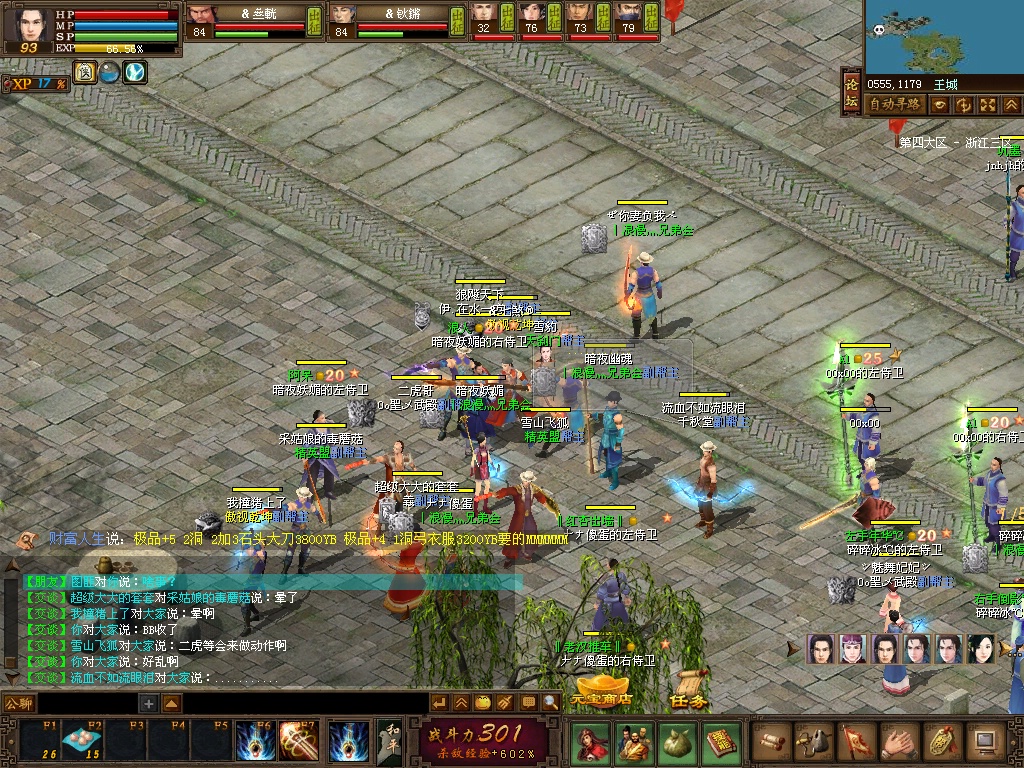Screen dimensions: 1024x768
Task: Click the chat text input field
Action: tap(88, 704)
